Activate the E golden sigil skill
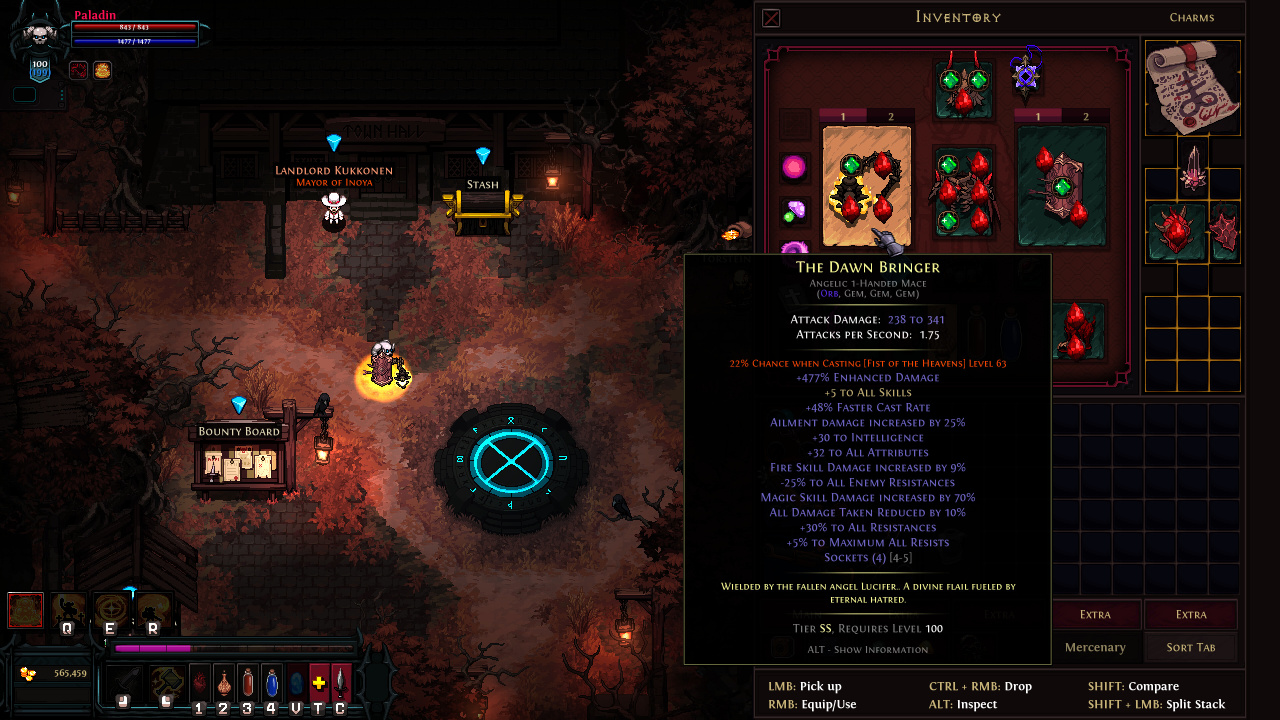1280x720 pixels. point(110,609)
